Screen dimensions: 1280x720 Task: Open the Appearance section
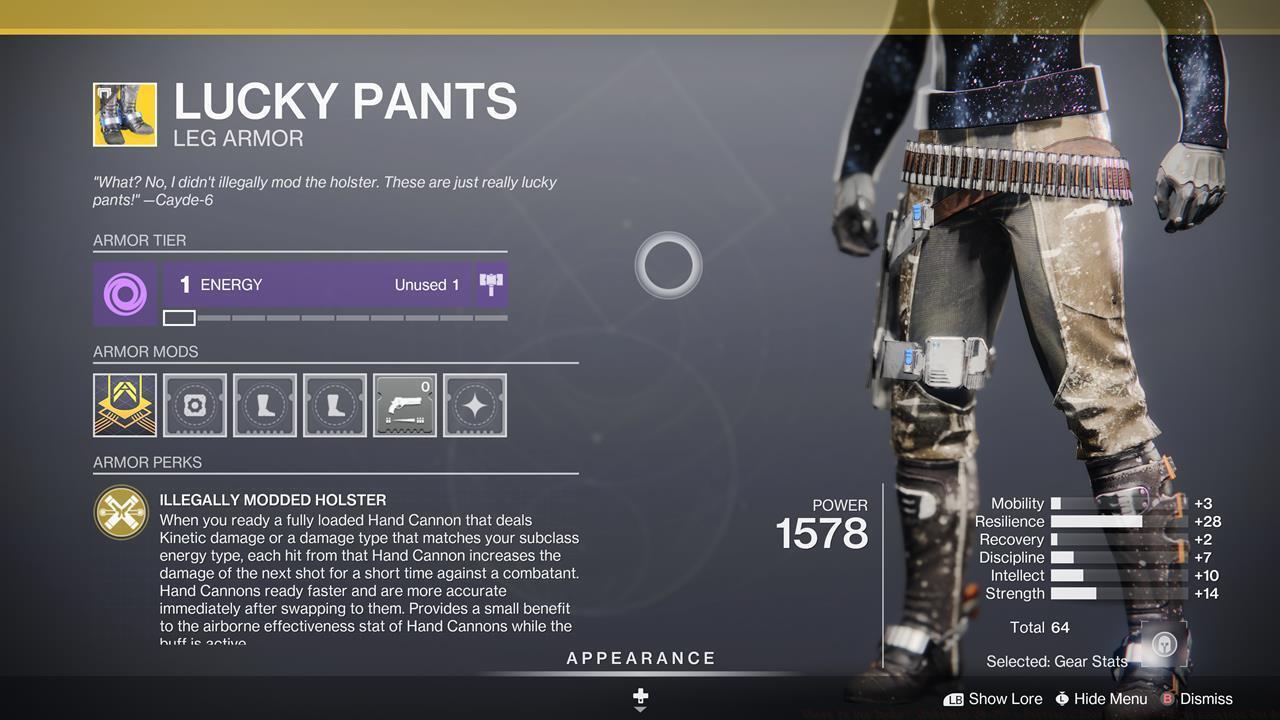[641, 658]
